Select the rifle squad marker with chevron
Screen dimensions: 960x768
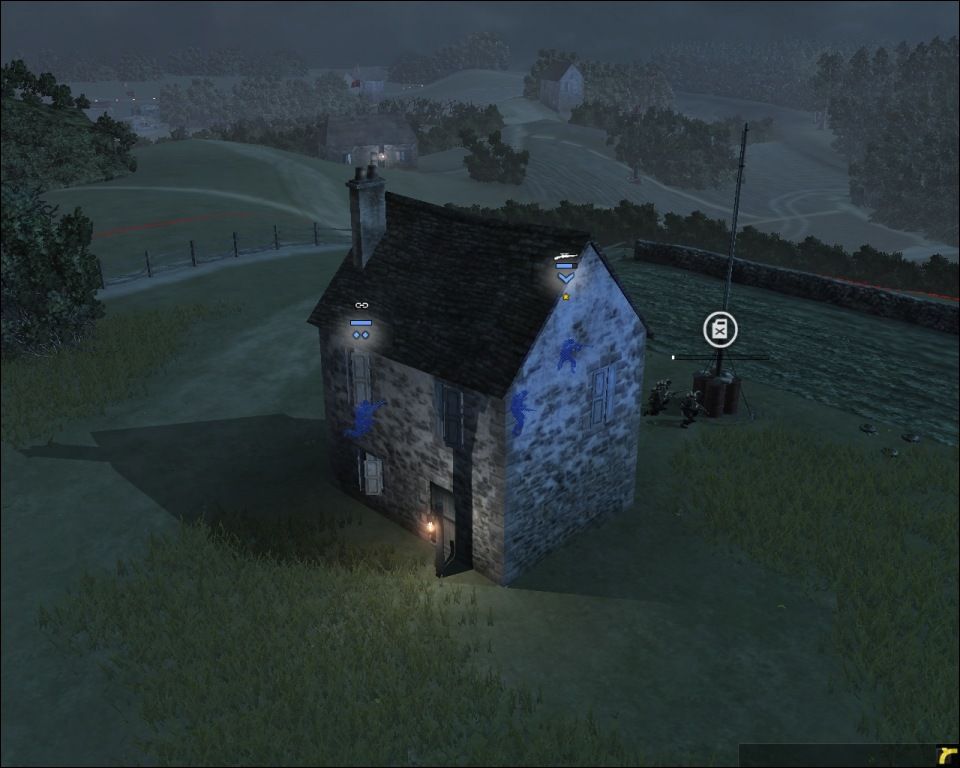[566, 269]
